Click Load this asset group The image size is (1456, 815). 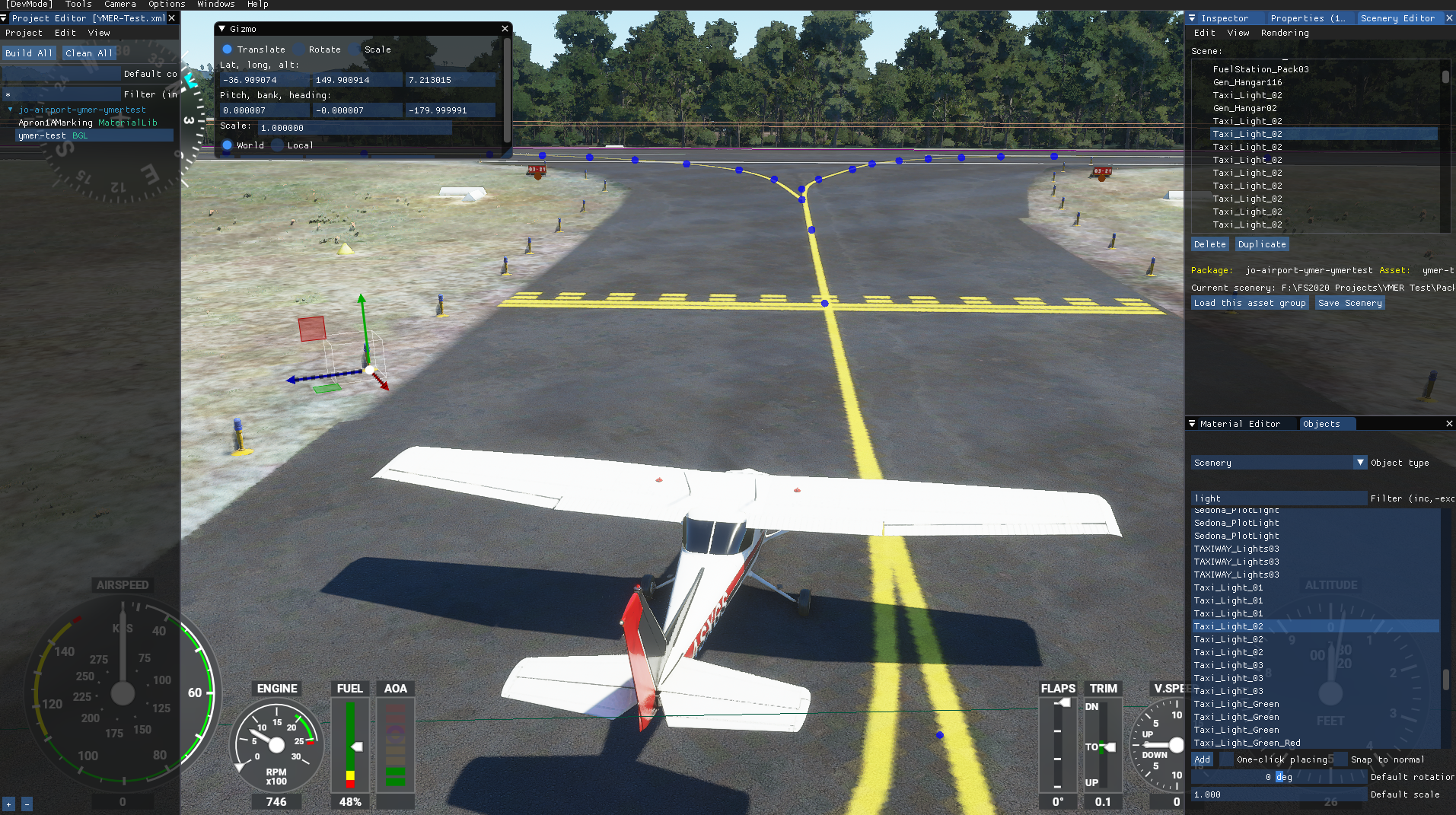[x=1249, y=303]
